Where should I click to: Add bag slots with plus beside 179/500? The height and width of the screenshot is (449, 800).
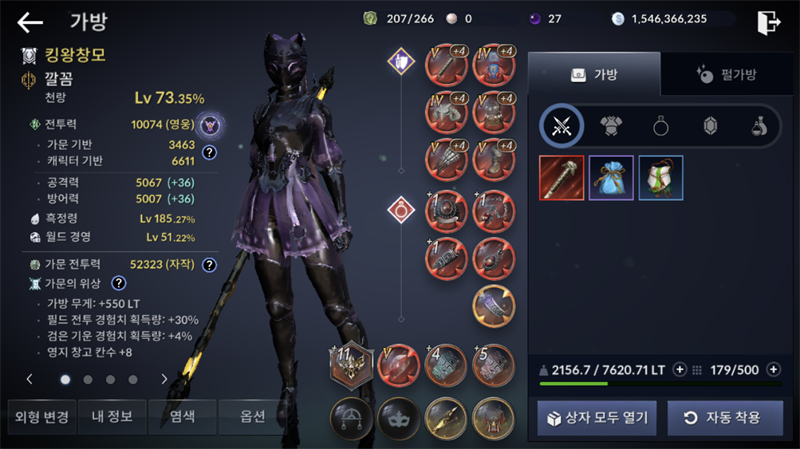tap(773, 369)
